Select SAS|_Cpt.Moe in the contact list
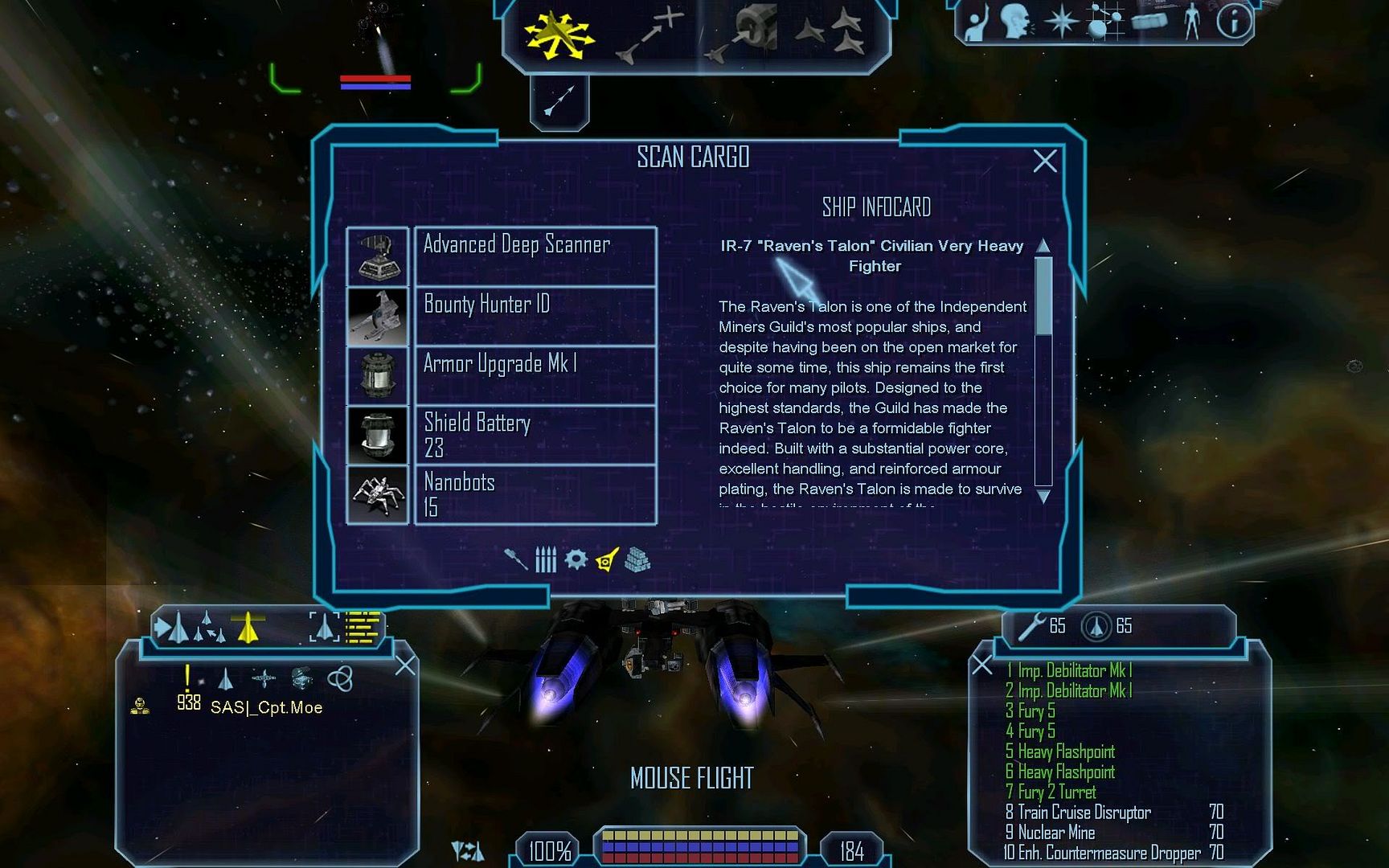1389x868 pixels. coord(266,707)
